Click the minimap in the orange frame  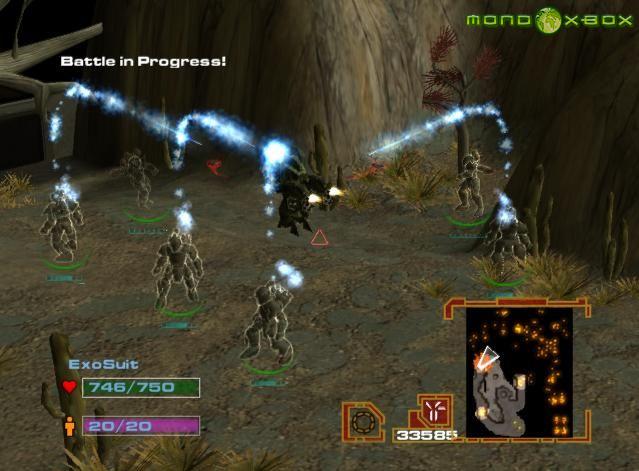point(519,371)
